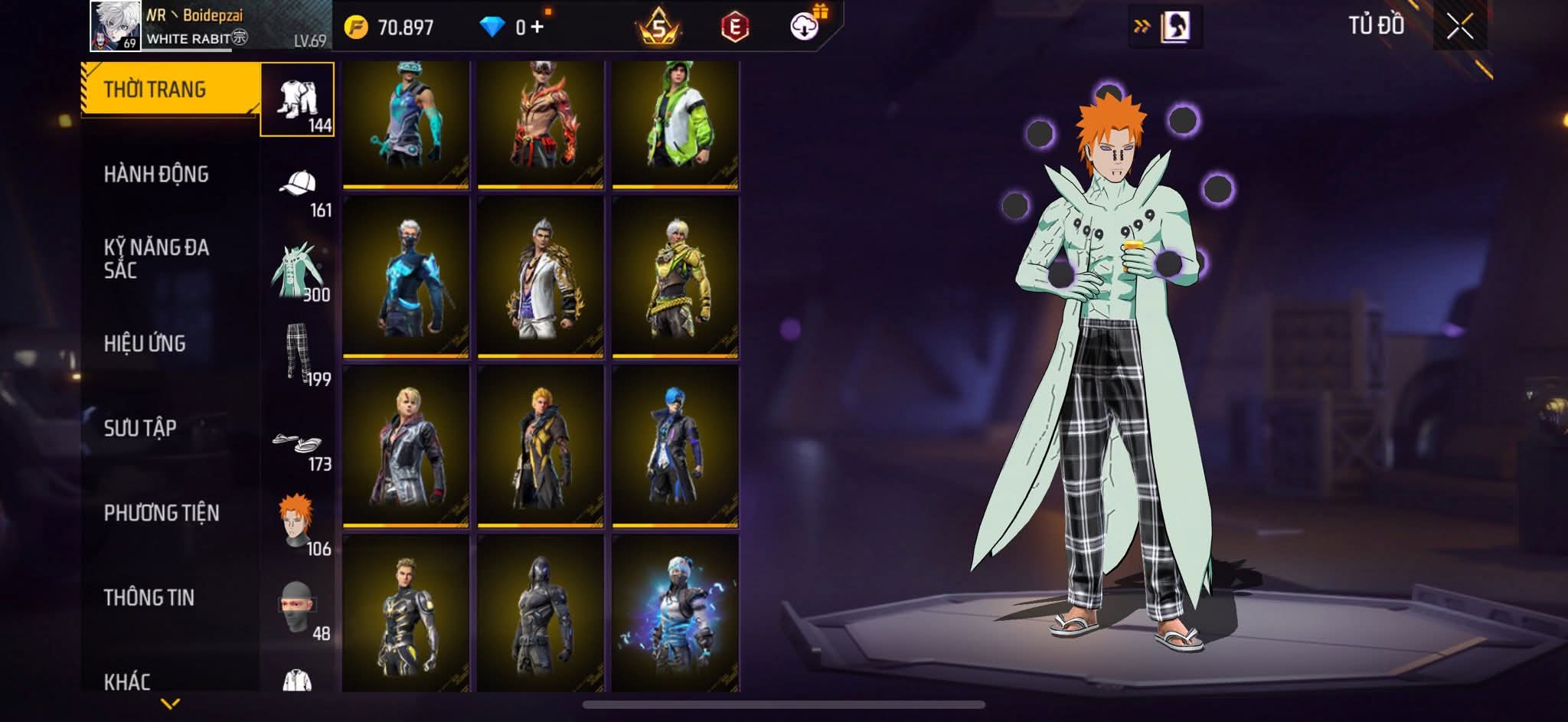Select the blue lightning aura outfit
Image resolution: width=1568 pixels, height=722 pixels.
pyautogui.click(x=675, y=613)
